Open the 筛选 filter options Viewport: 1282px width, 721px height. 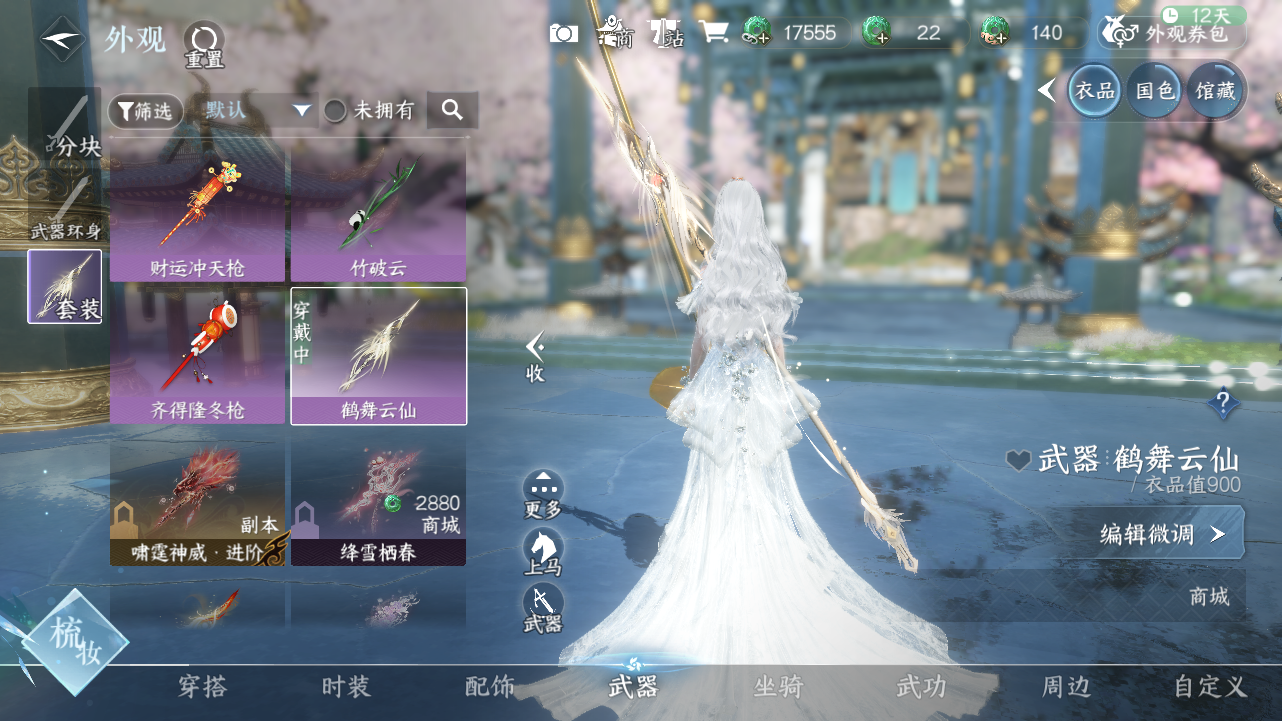pyautogui.click(x=146, y=111)
